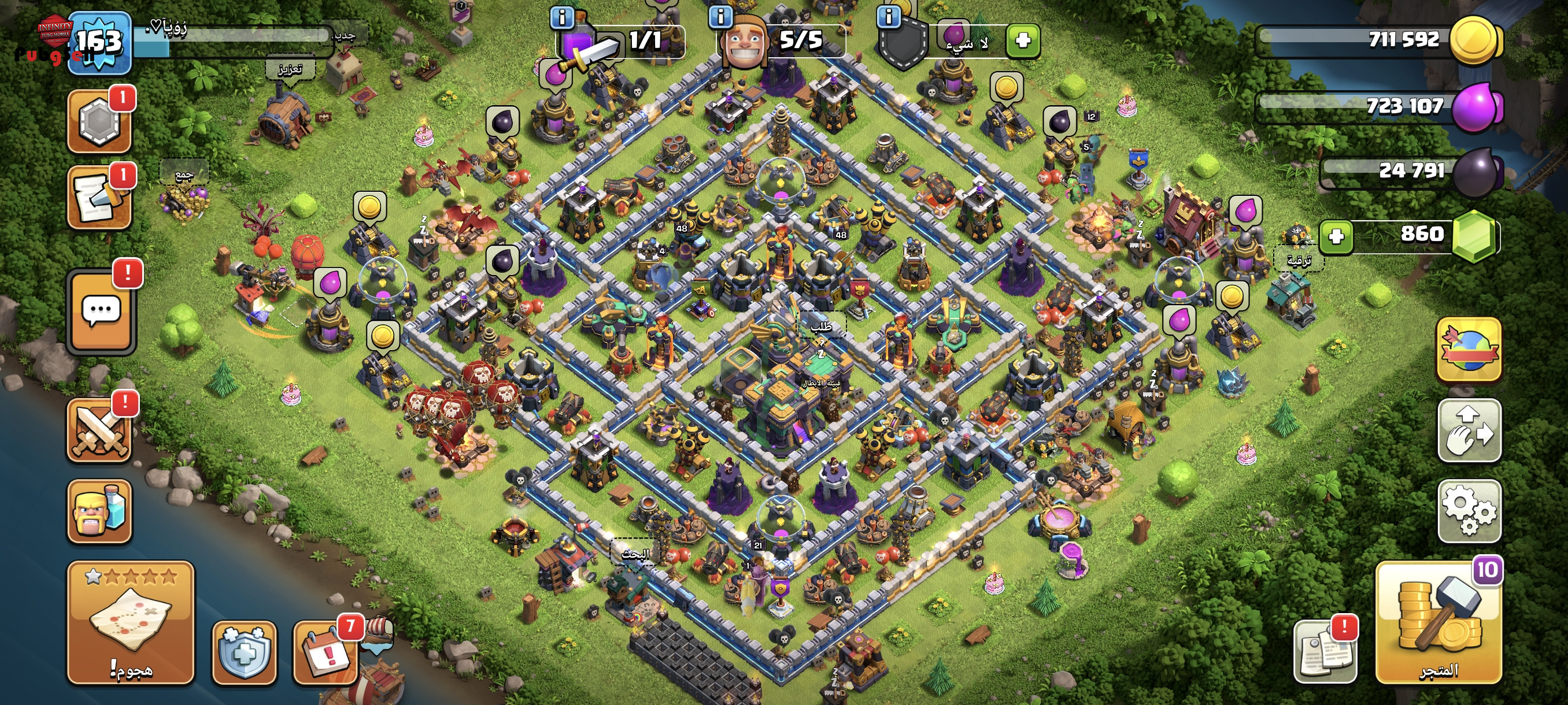Screen dimensions: 1568x705
Task: Start an attack with the map button
Action: point(131,622)
